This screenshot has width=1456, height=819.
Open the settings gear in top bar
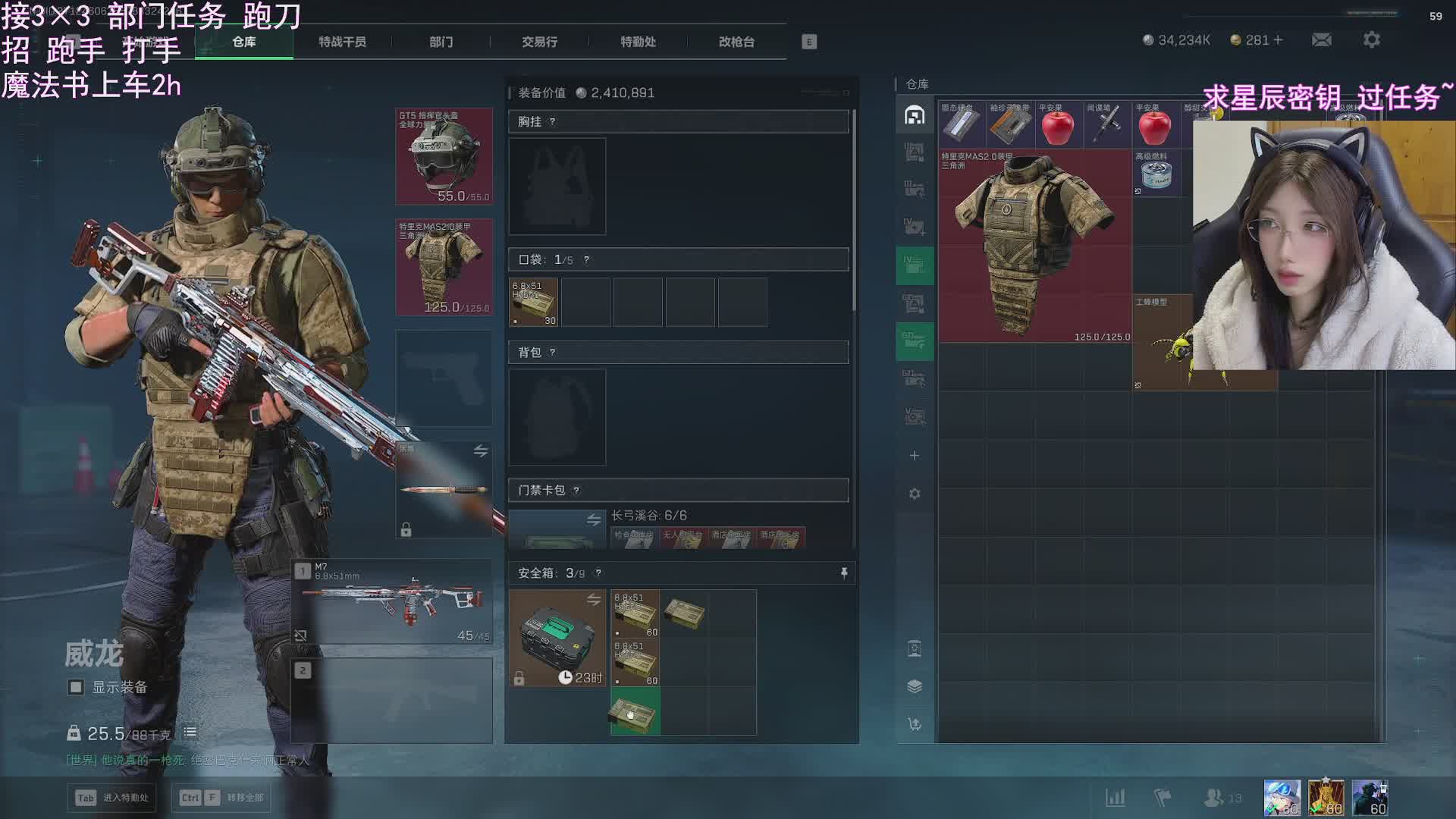[x=1371, y=40]
